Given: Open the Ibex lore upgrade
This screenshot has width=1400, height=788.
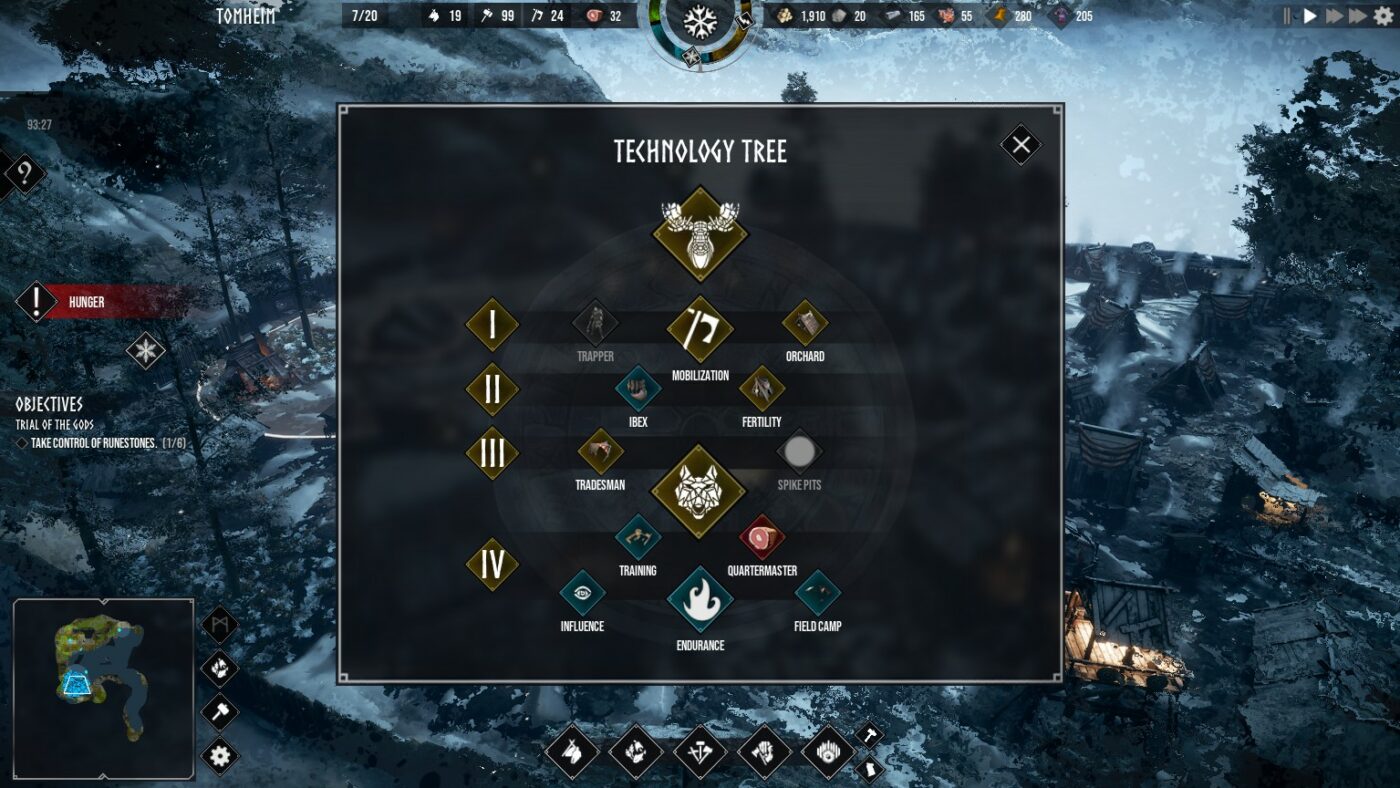Looking at the screenshot, I should 637,390.
